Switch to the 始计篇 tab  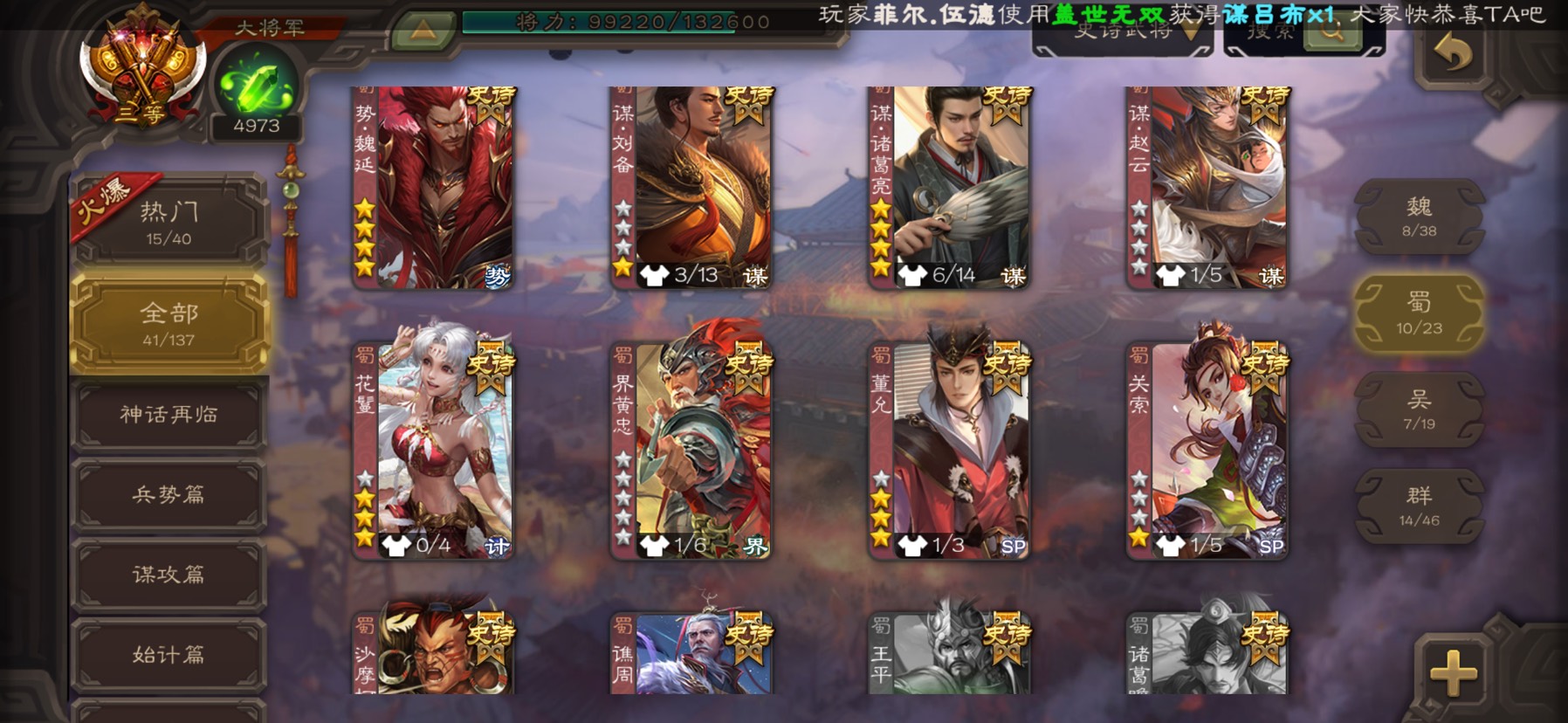168,654
